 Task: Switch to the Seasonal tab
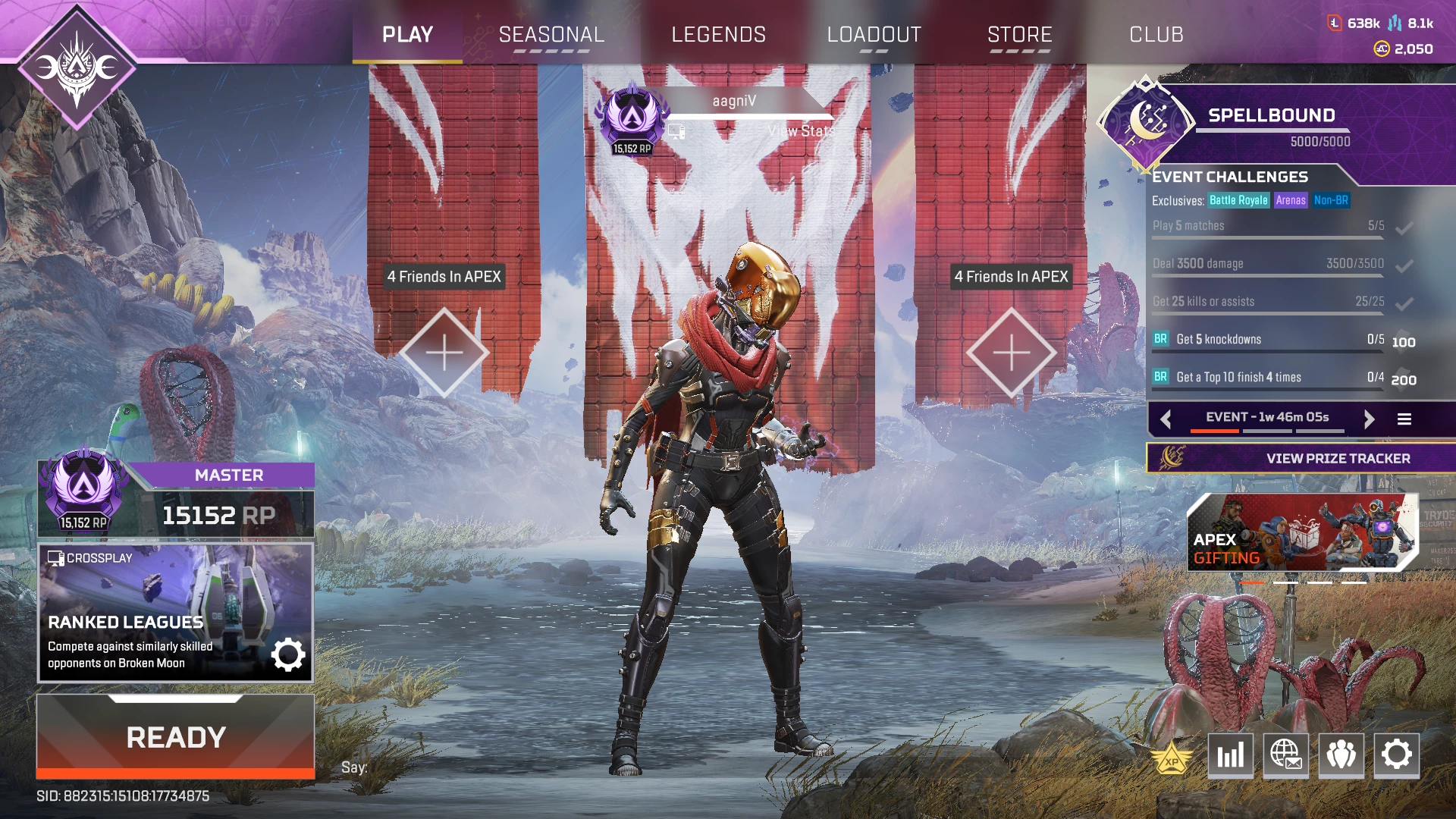pos(551,35)
